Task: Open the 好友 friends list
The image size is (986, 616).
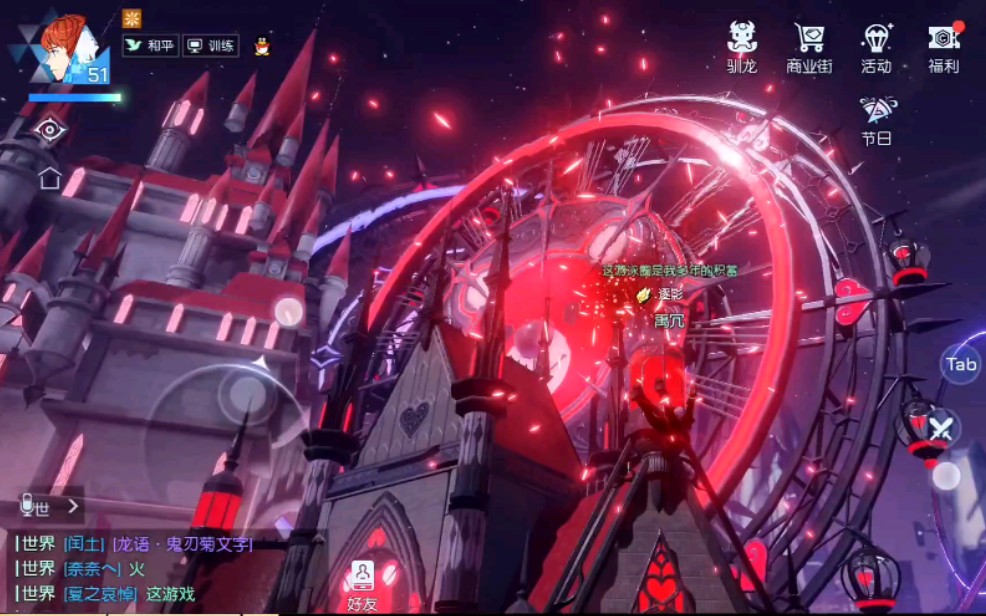Action: (x=362, y=584)
